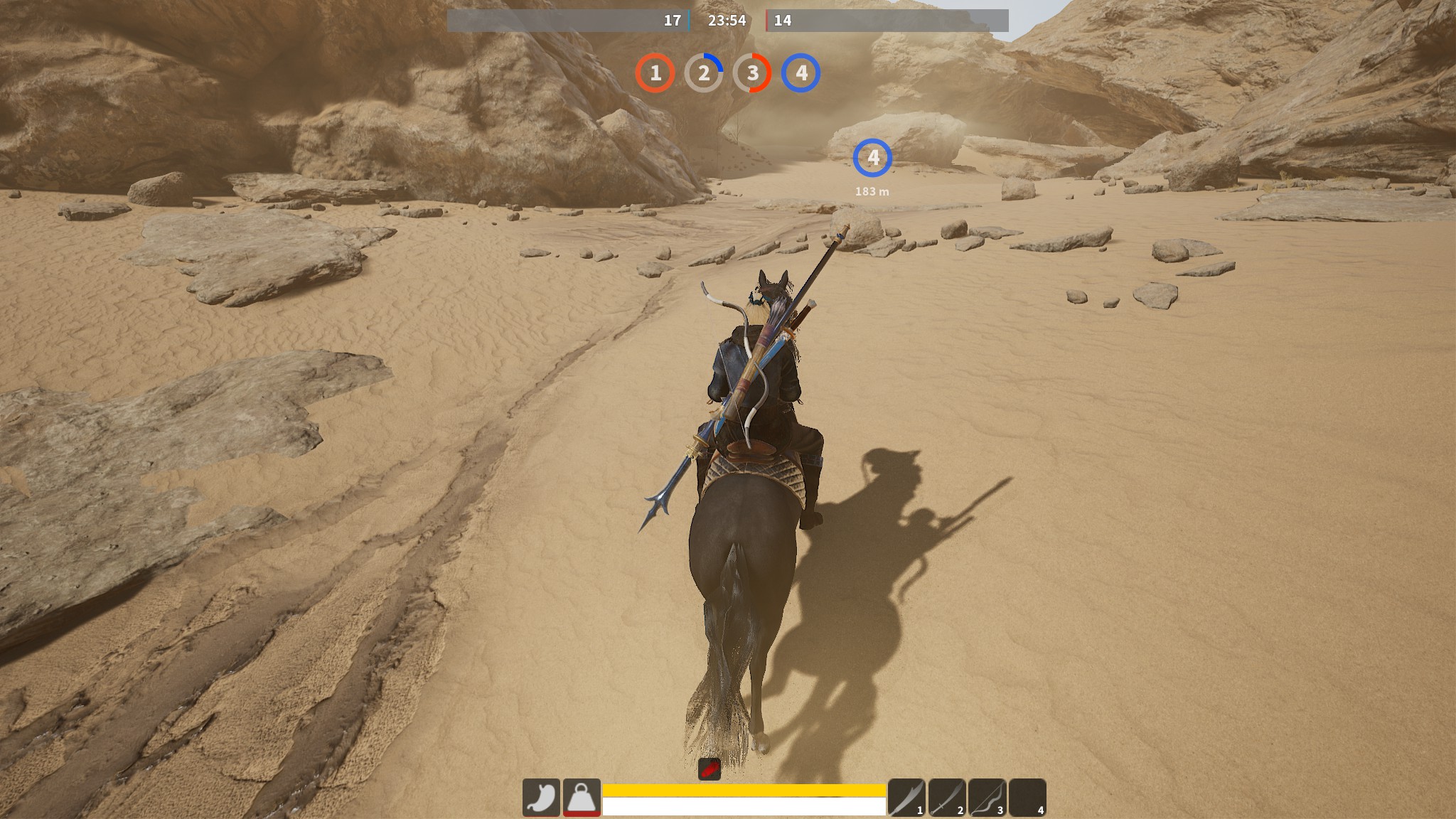Click the blue capture point 4 circle at top

802,72
